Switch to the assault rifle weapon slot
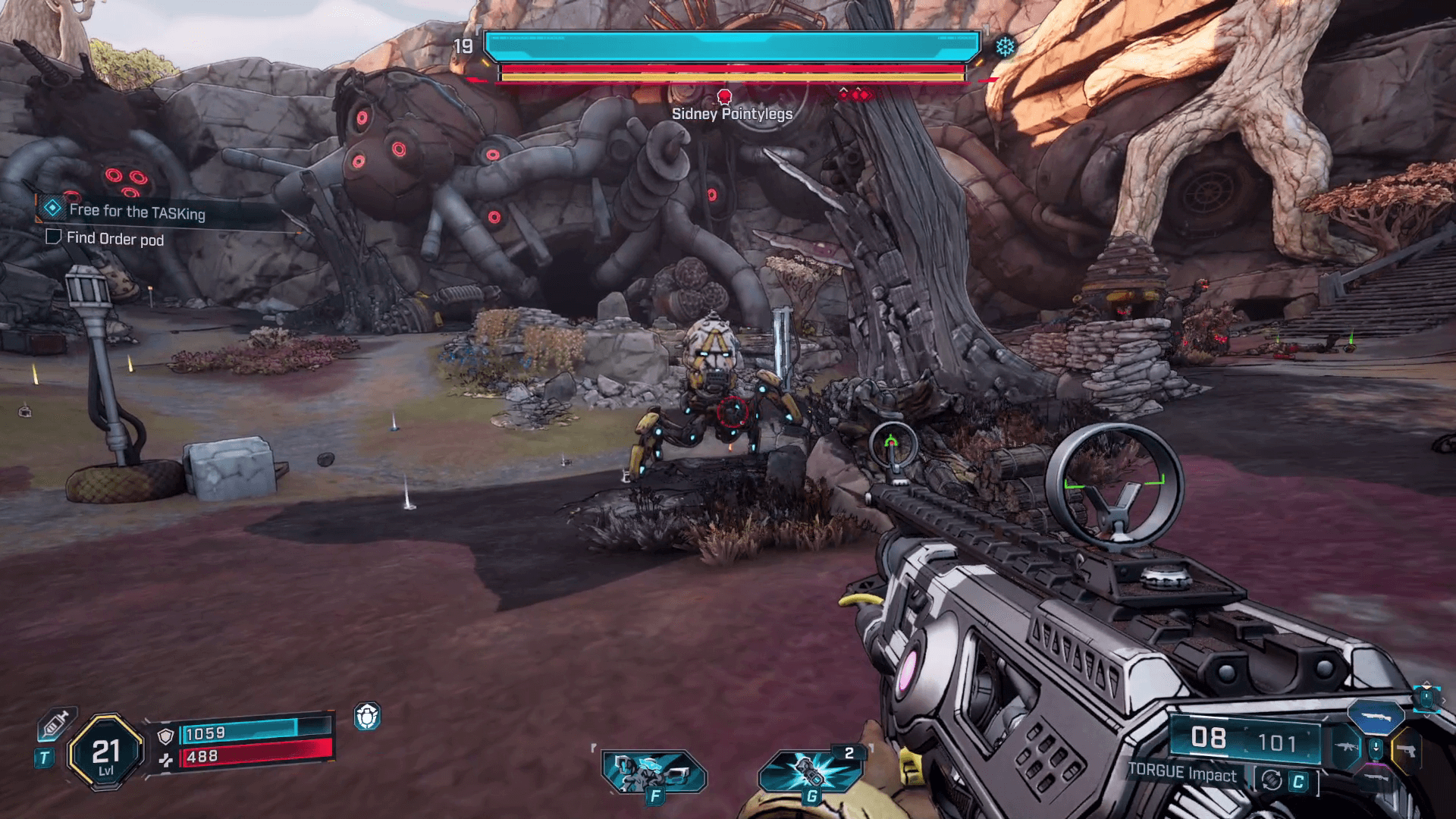Screen dimensions: 1456x819 pos(1347,748)
